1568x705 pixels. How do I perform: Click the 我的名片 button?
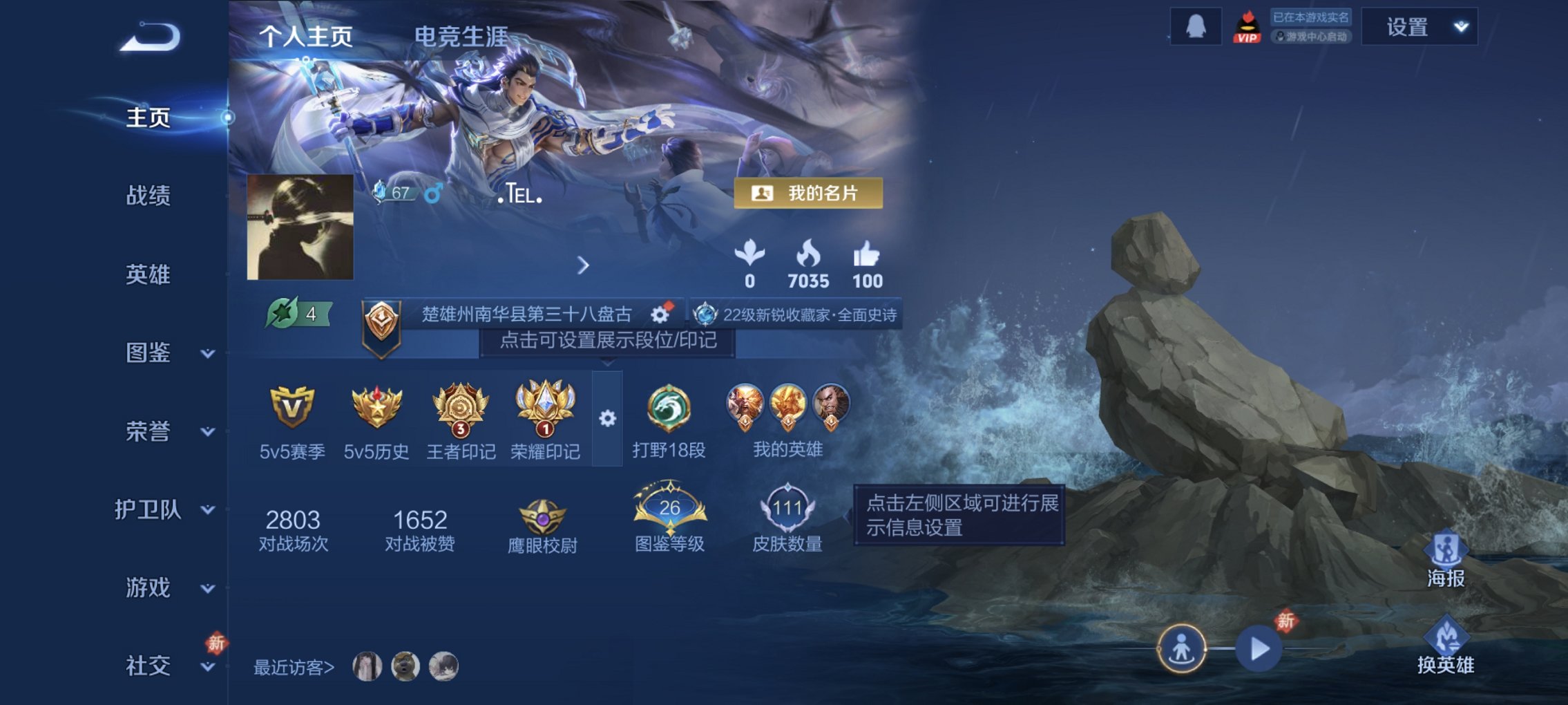809,194
